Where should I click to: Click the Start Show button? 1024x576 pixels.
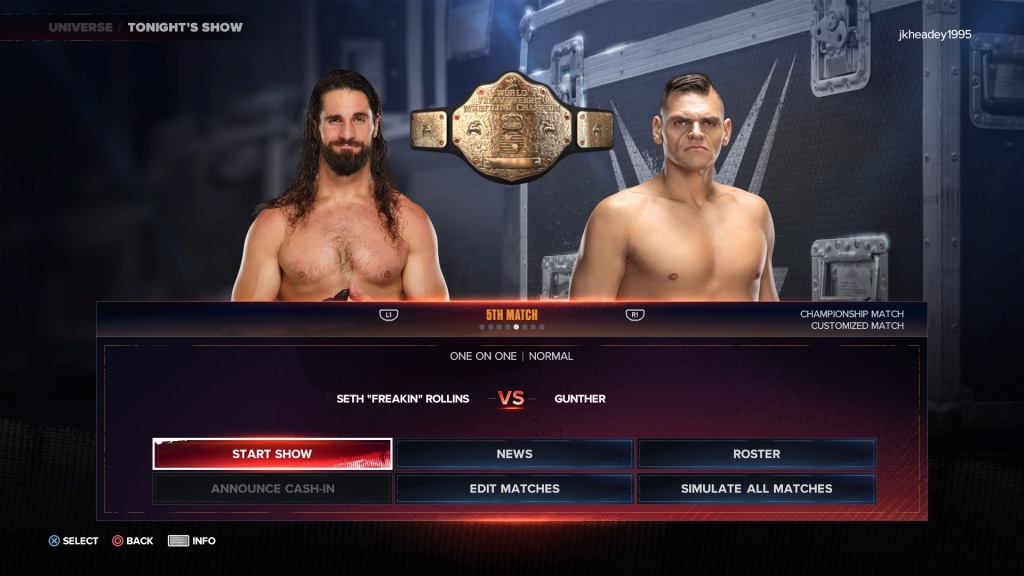pyautogui.click(x=272, y=454)
